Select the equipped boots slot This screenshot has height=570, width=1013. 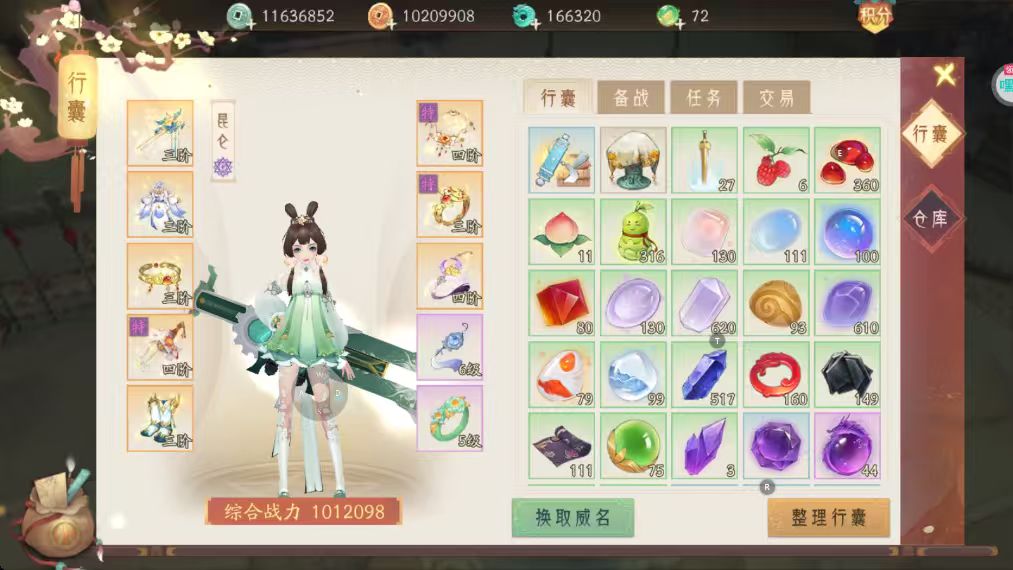click(x=160, y=418)
